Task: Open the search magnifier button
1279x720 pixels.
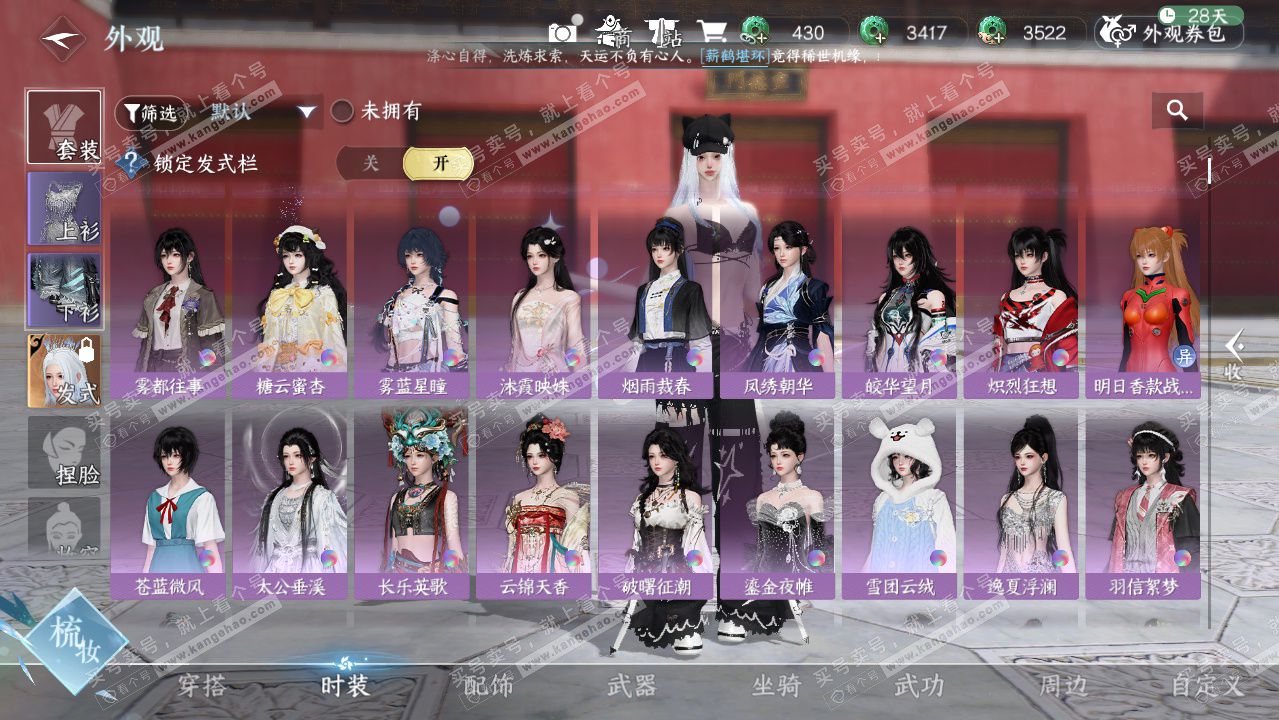Action: click(1177, 111)
